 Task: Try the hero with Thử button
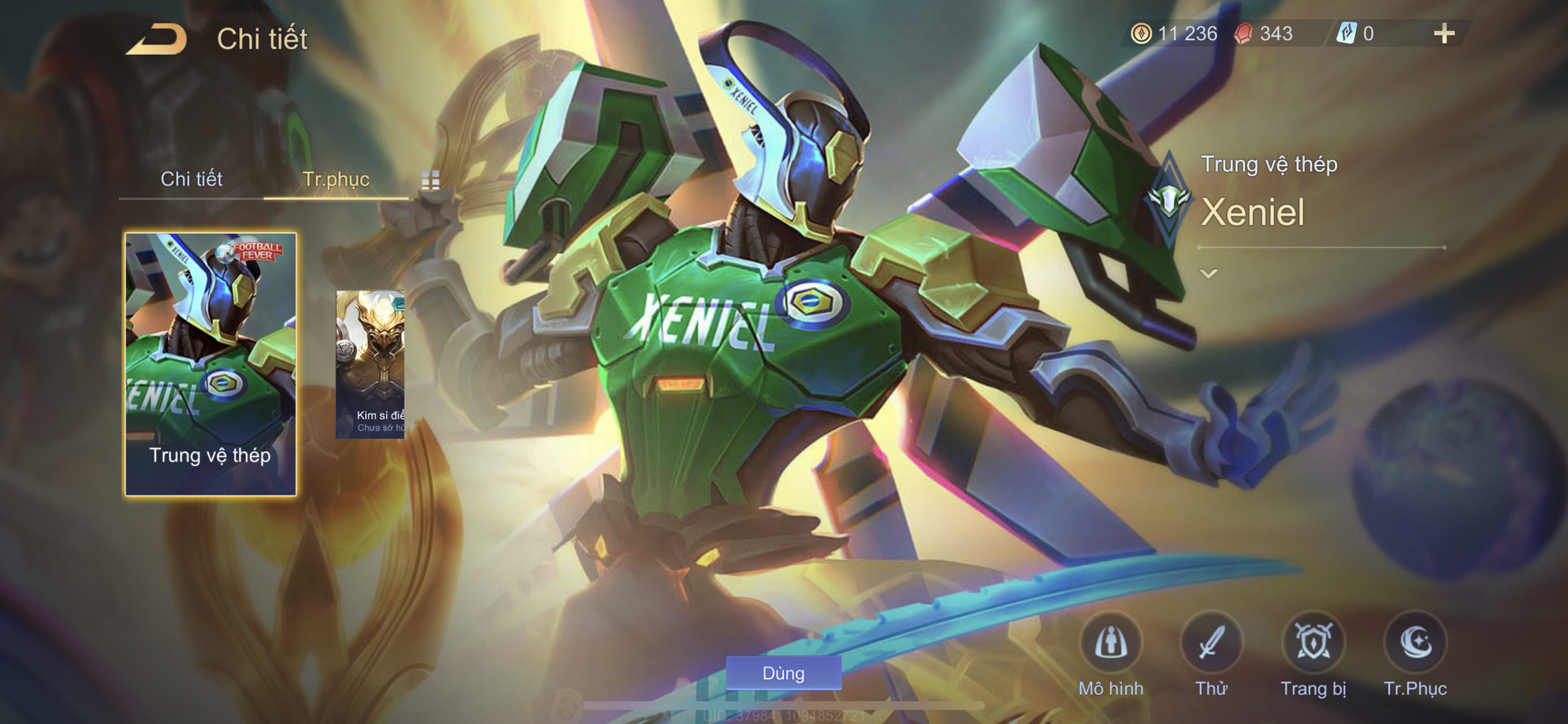(x=1211, y=644)
